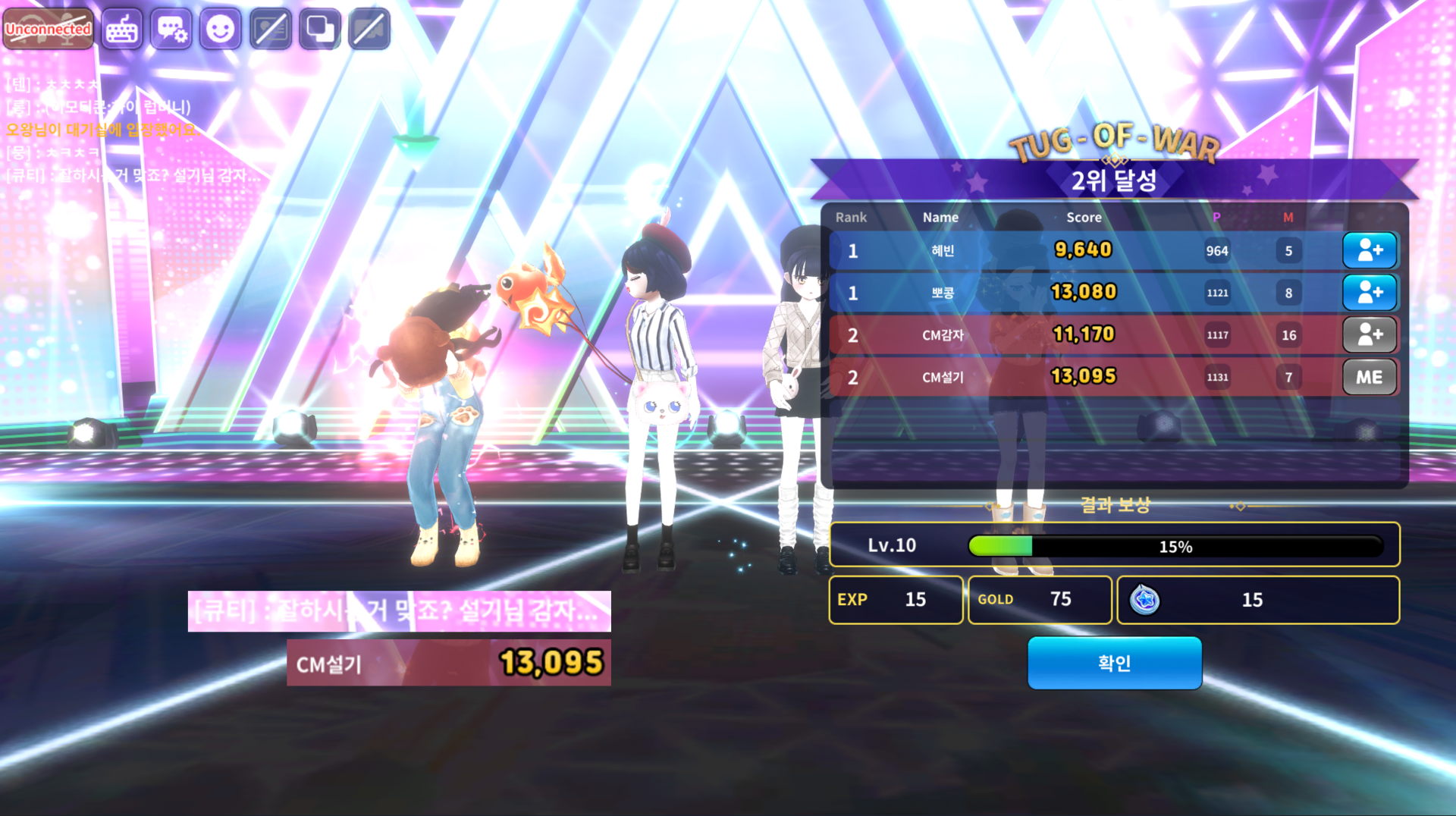The image size is (1456, 816).
Task: Click the chat log in the corner
Action: [129, 130]
